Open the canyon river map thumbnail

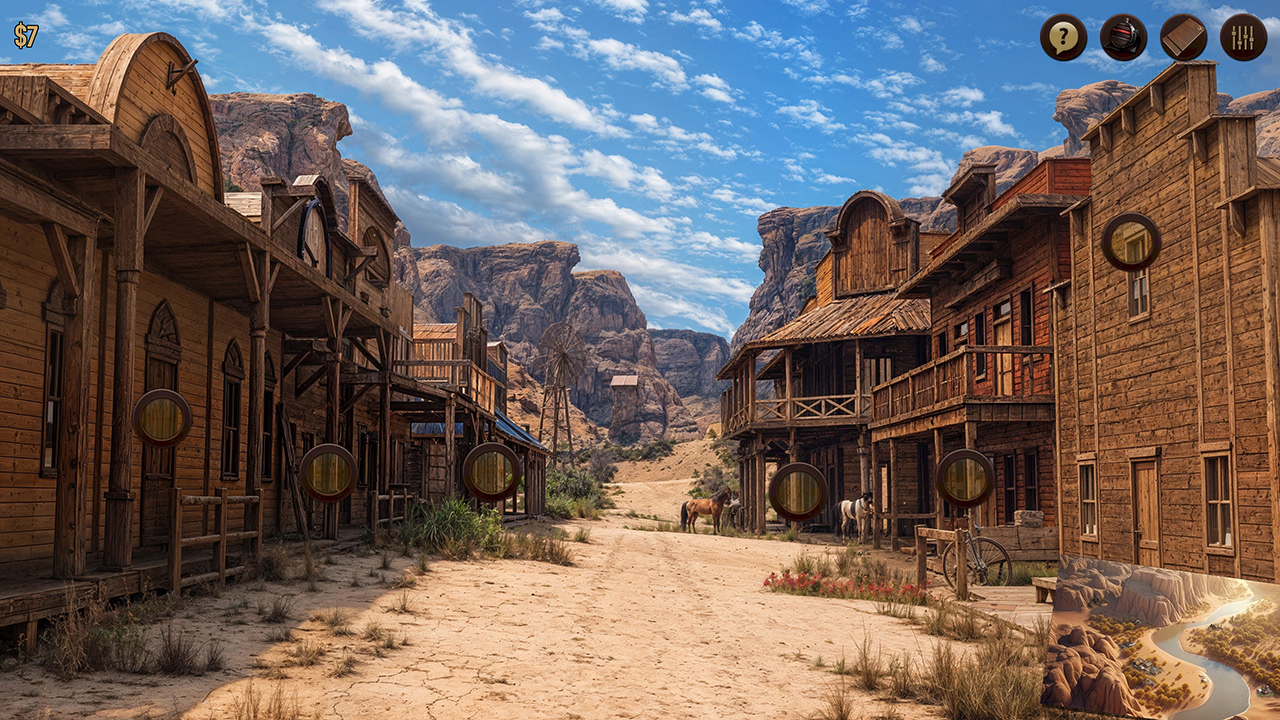[1160, 638]
